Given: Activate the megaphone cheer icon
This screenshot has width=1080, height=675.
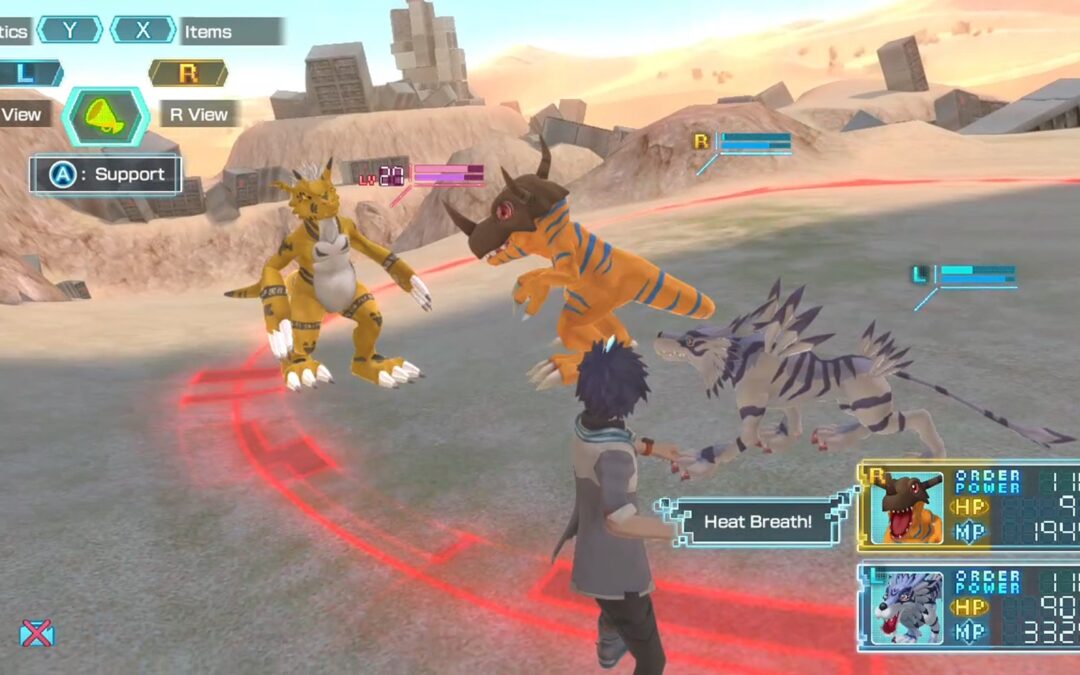Looking at the screenshot, I should click(x=106, y=116).
